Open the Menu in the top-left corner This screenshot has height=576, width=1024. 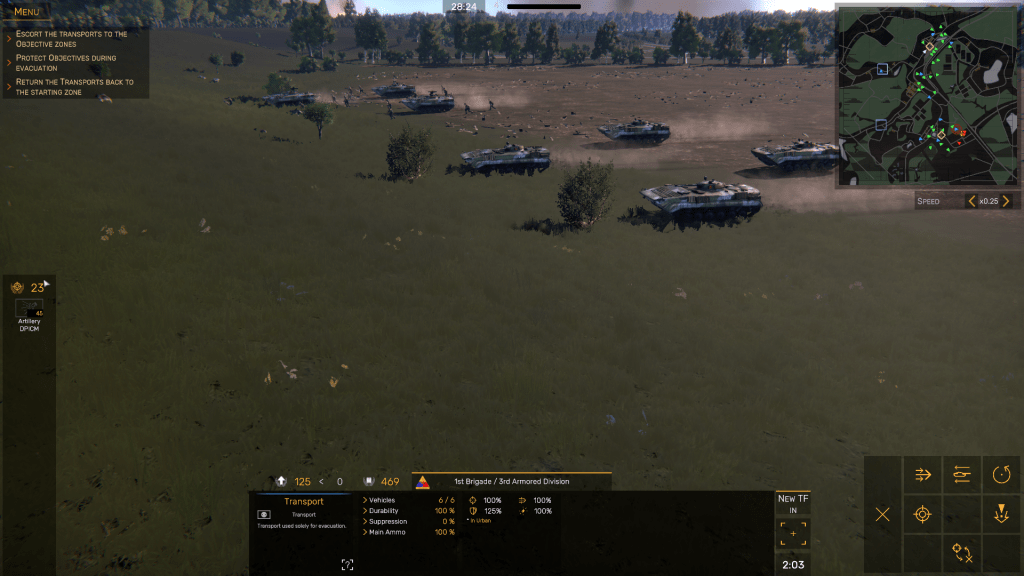[27, 12]
